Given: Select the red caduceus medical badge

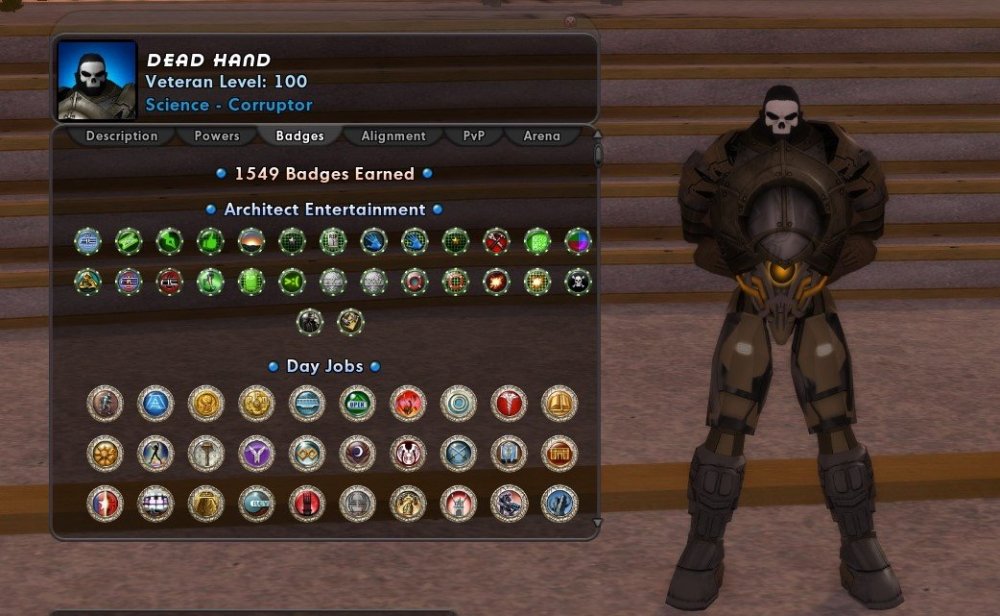Looking at the screenshot, I should [509, 403].
